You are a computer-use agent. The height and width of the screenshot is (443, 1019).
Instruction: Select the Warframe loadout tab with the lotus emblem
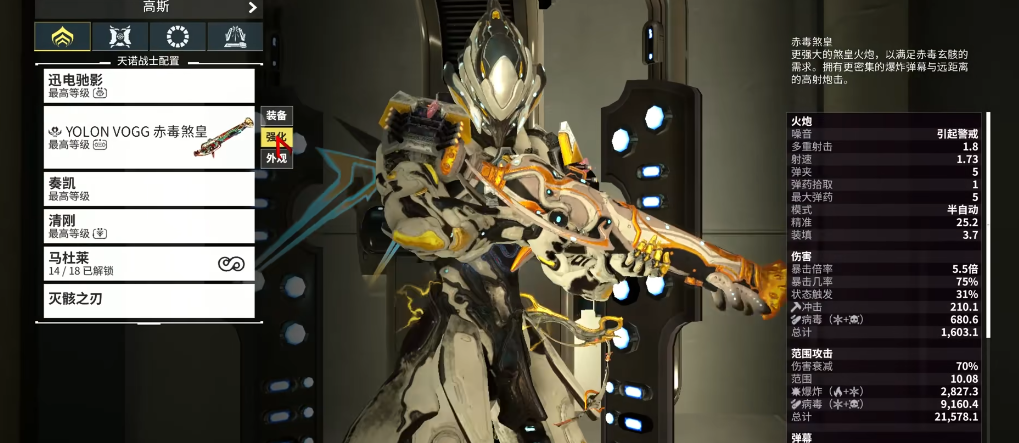[63, 37]
